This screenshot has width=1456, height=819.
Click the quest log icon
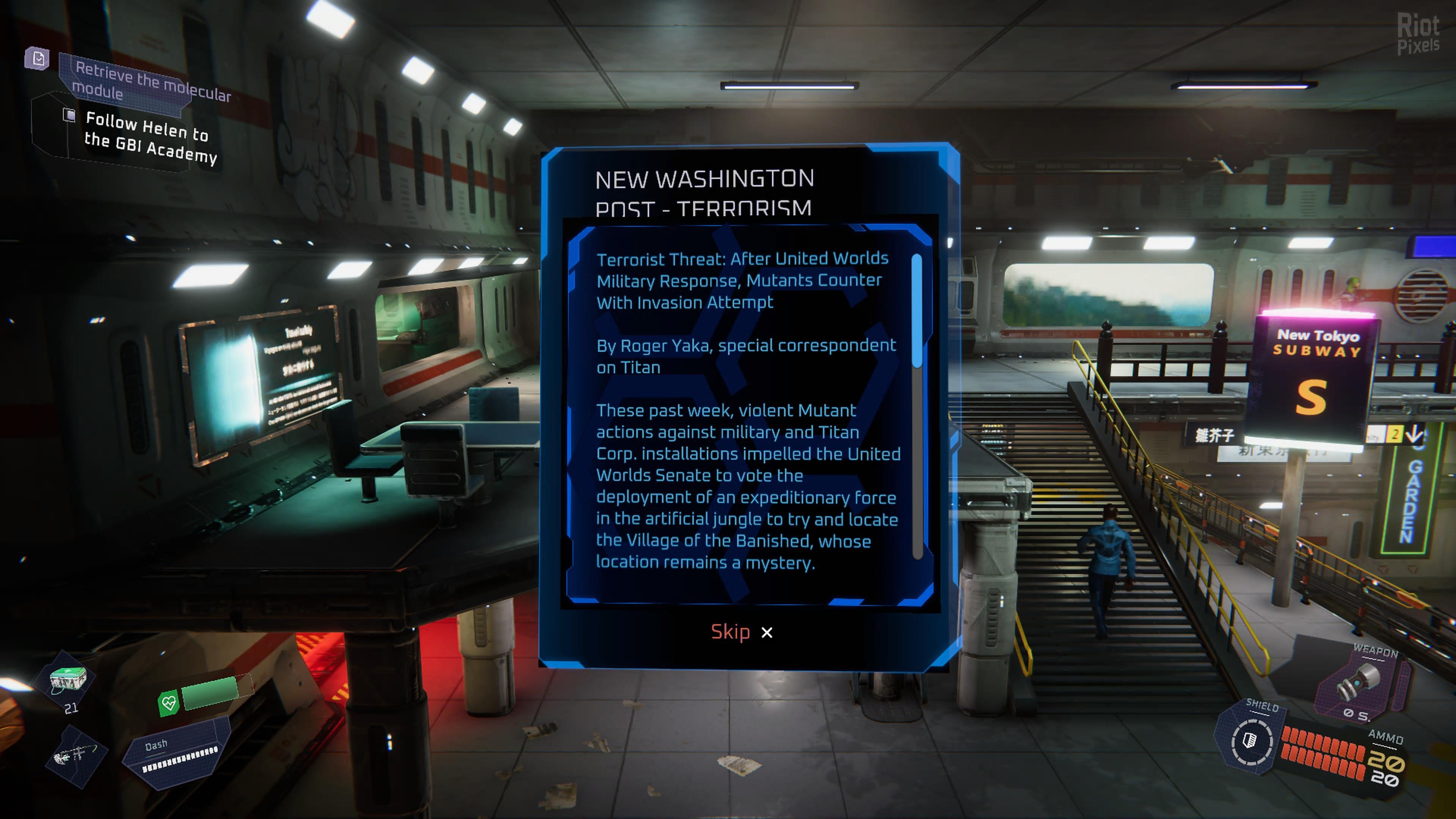click(x=38, y=58)
